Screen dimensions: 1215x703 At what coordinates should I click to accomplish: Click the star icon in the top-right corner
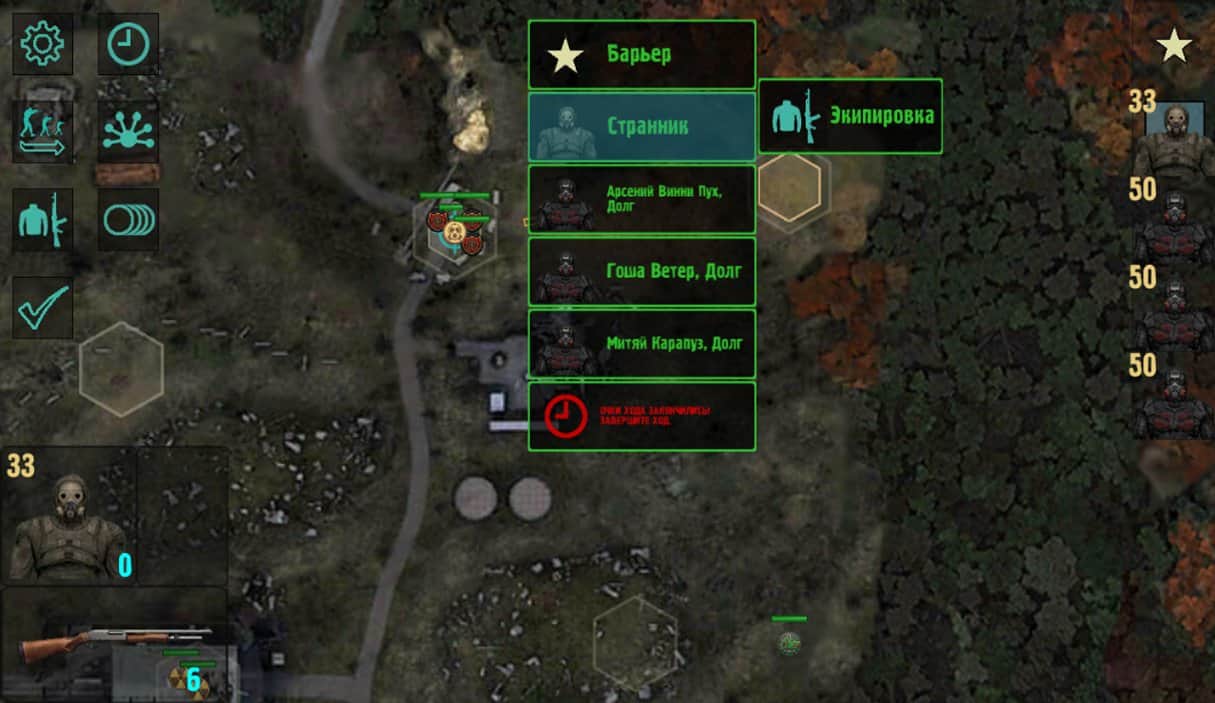(x=1173, y=45)
